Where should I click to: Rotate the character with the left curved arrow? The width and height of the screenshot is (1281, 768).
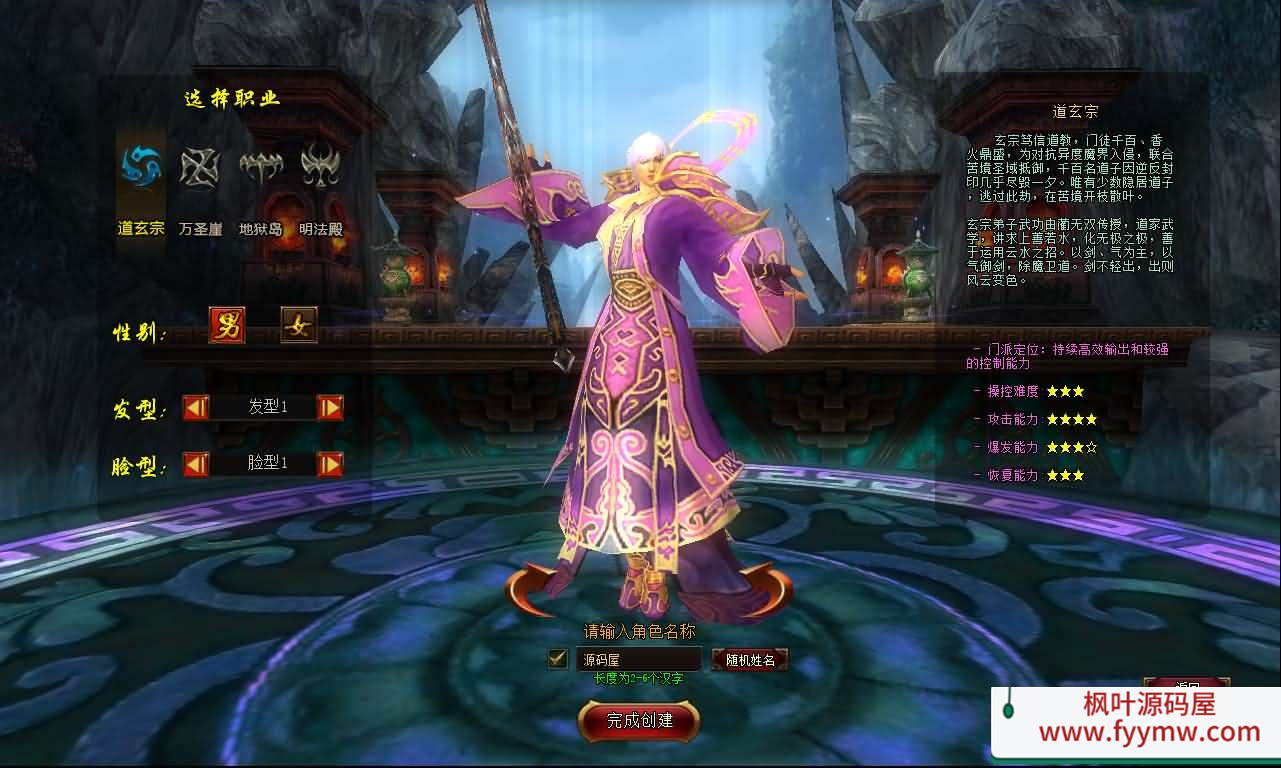pos(530,589)
